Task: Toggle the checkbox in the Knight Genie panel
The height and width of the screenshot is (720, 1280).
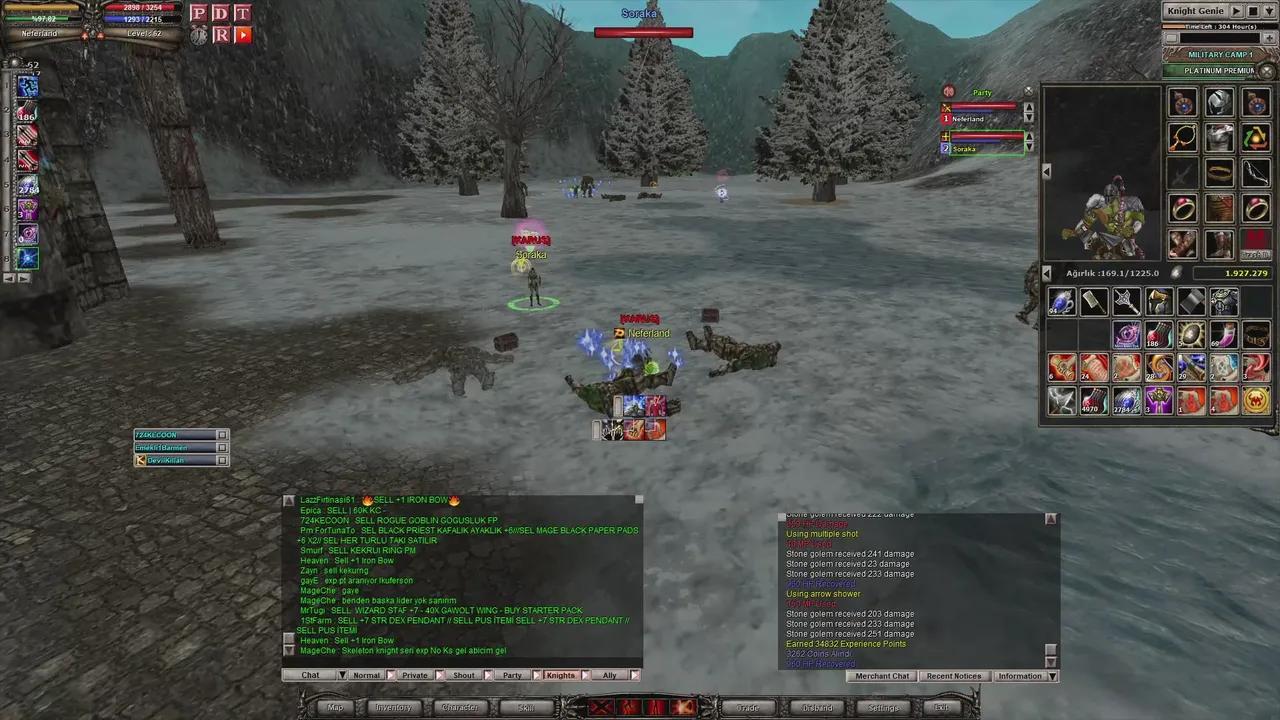Action: pos(1171,37)
